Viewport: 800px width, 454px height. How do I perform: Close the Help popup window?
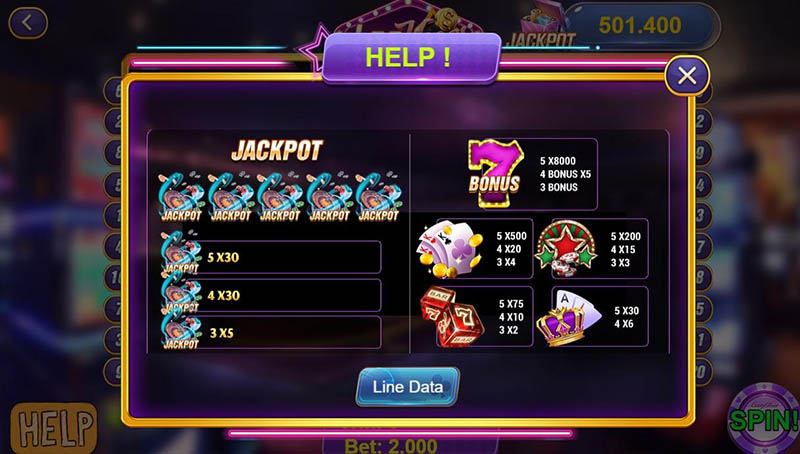(686, 75)
